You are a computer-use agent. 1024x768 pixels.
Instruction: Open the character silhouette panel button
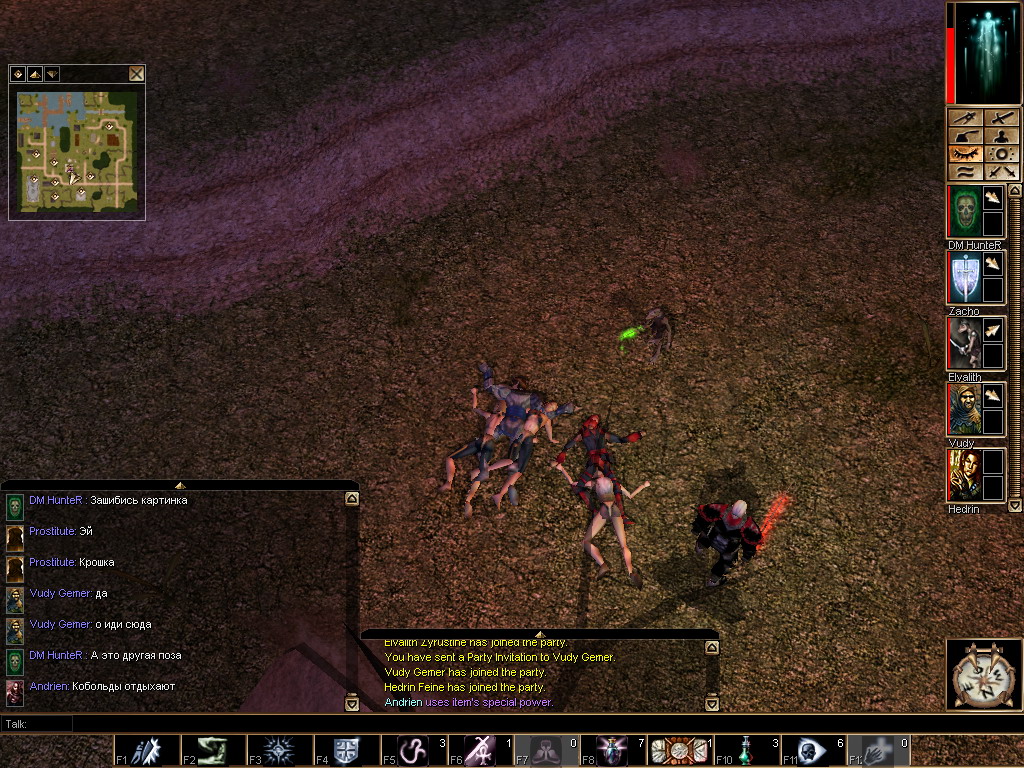click(1002, 136)
